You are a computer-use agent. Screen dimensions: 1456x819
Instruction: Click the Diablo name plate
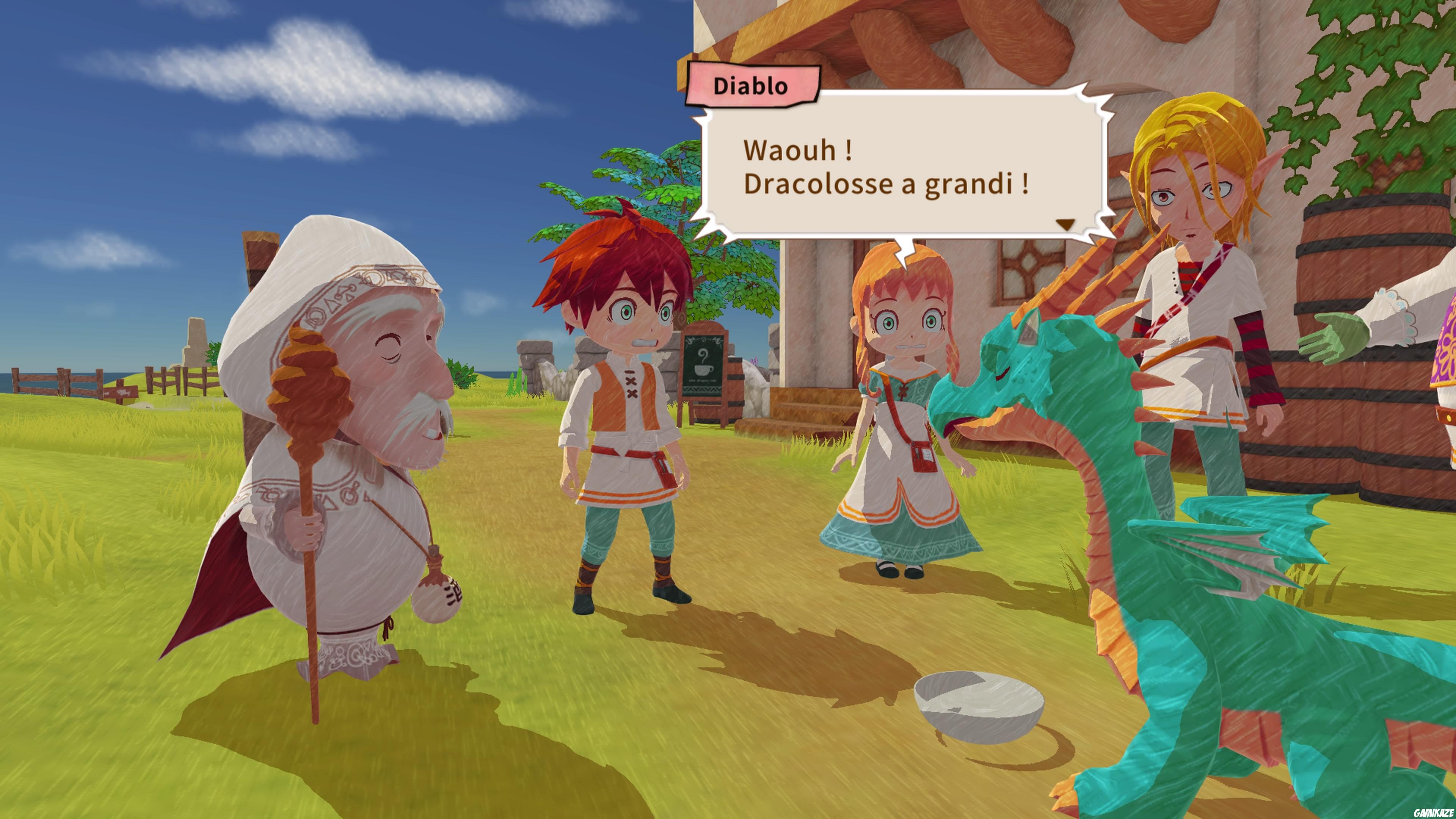coord(755,86)
